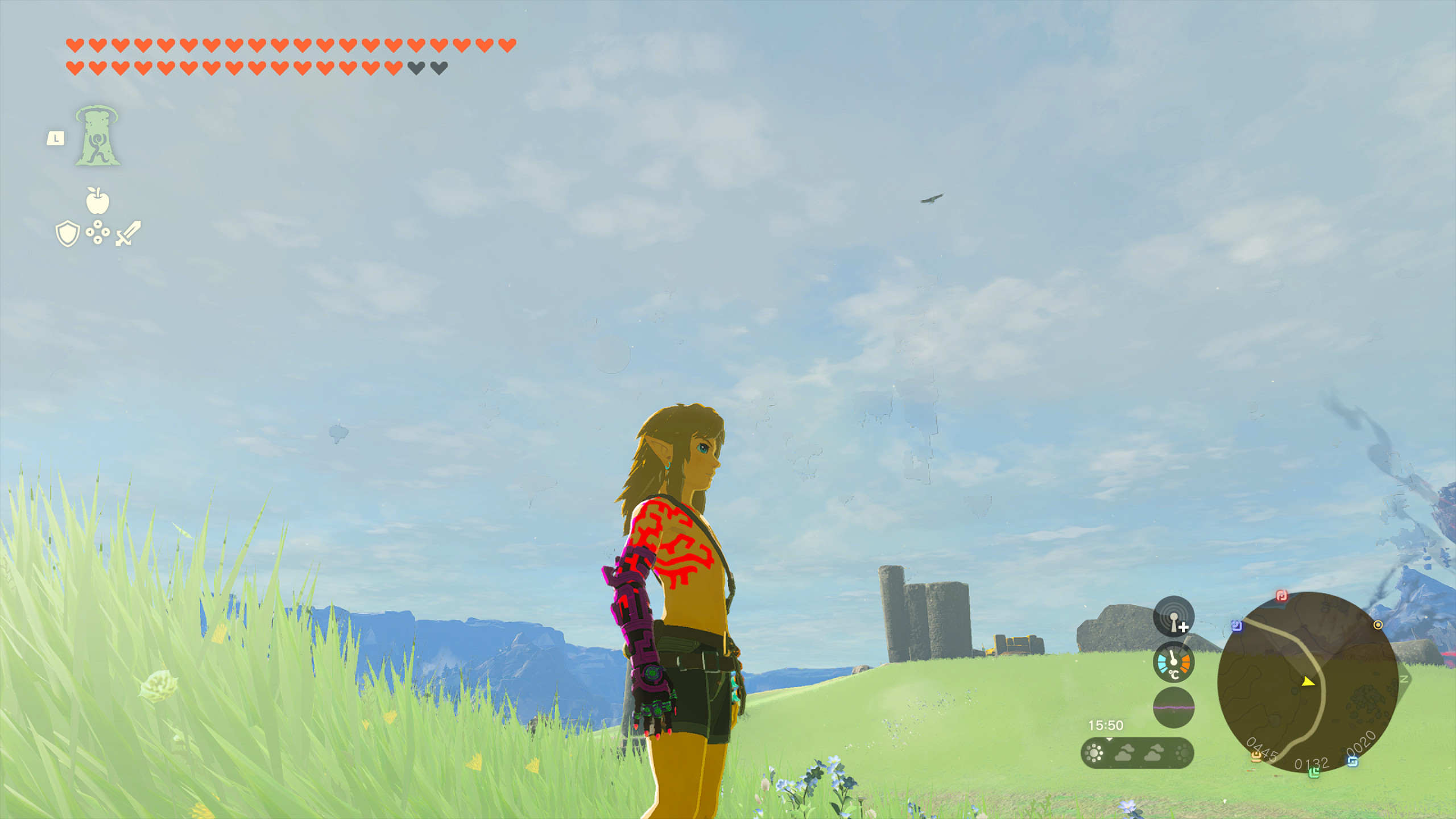The width and height of the screenshot is (1456, 819).
Task: Select the sword equip icon
Action: [x=128, y=233]
